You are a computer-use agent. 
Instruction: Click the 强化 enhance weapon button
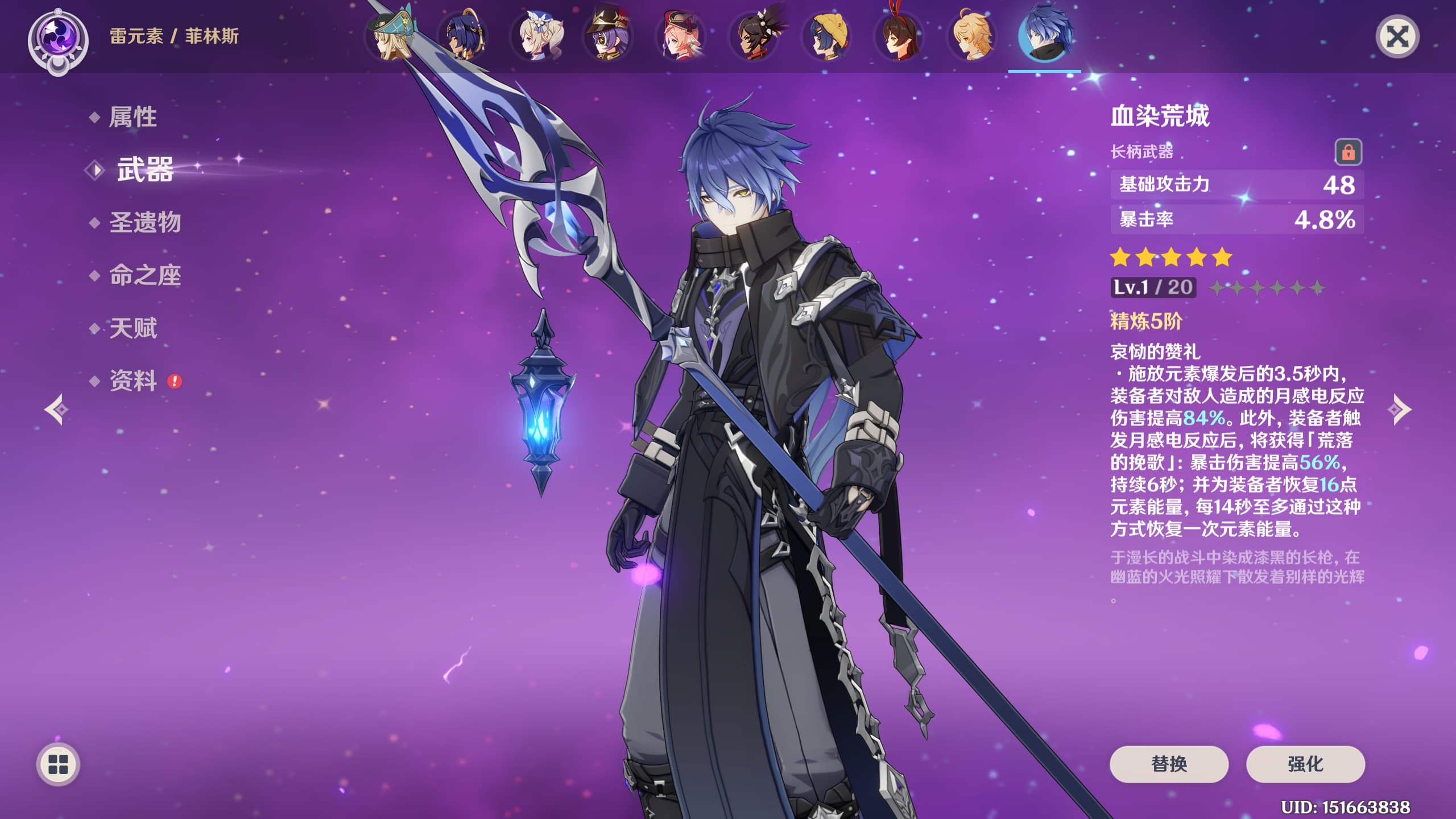(1305, 764)
